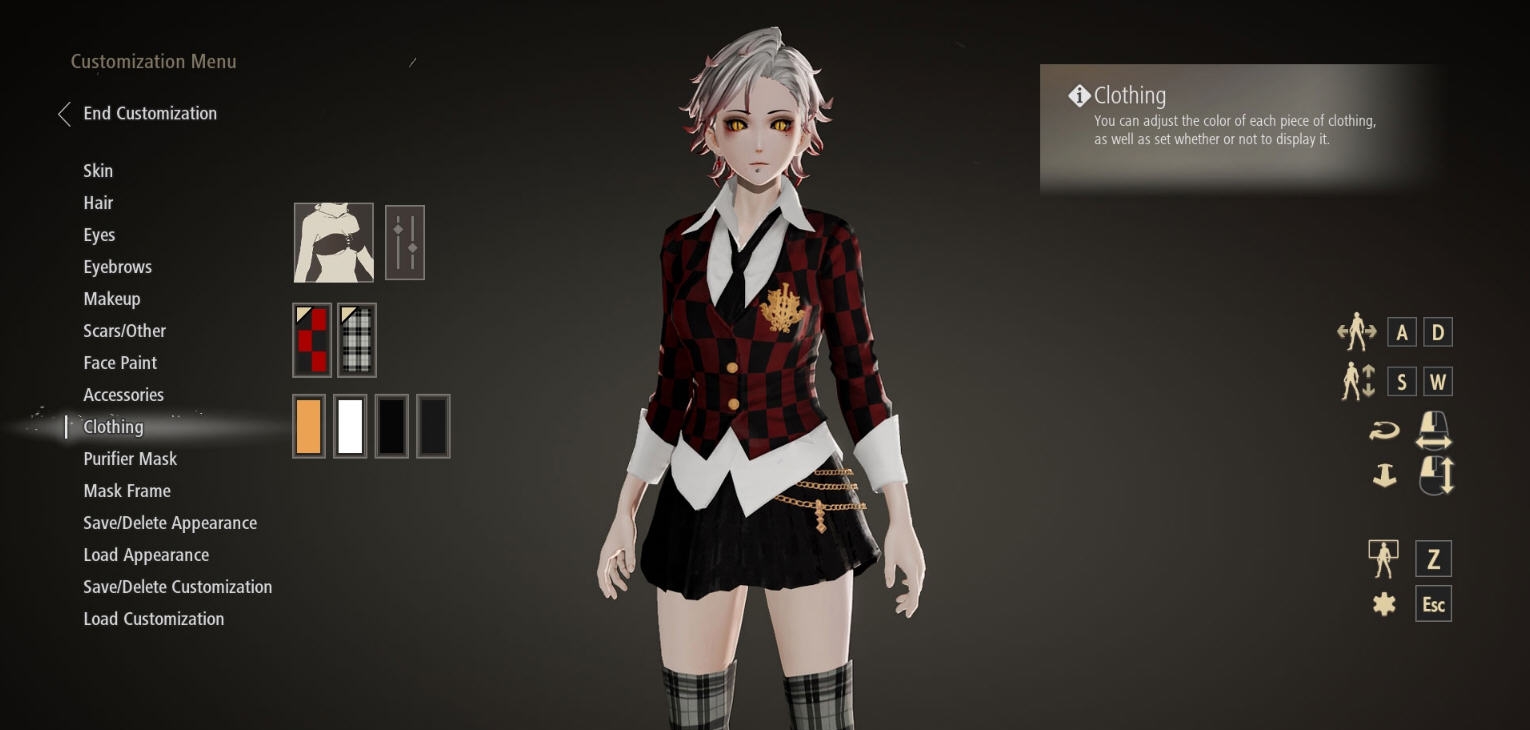
Task: Select the orange color swatch
Action: [309, 425]
